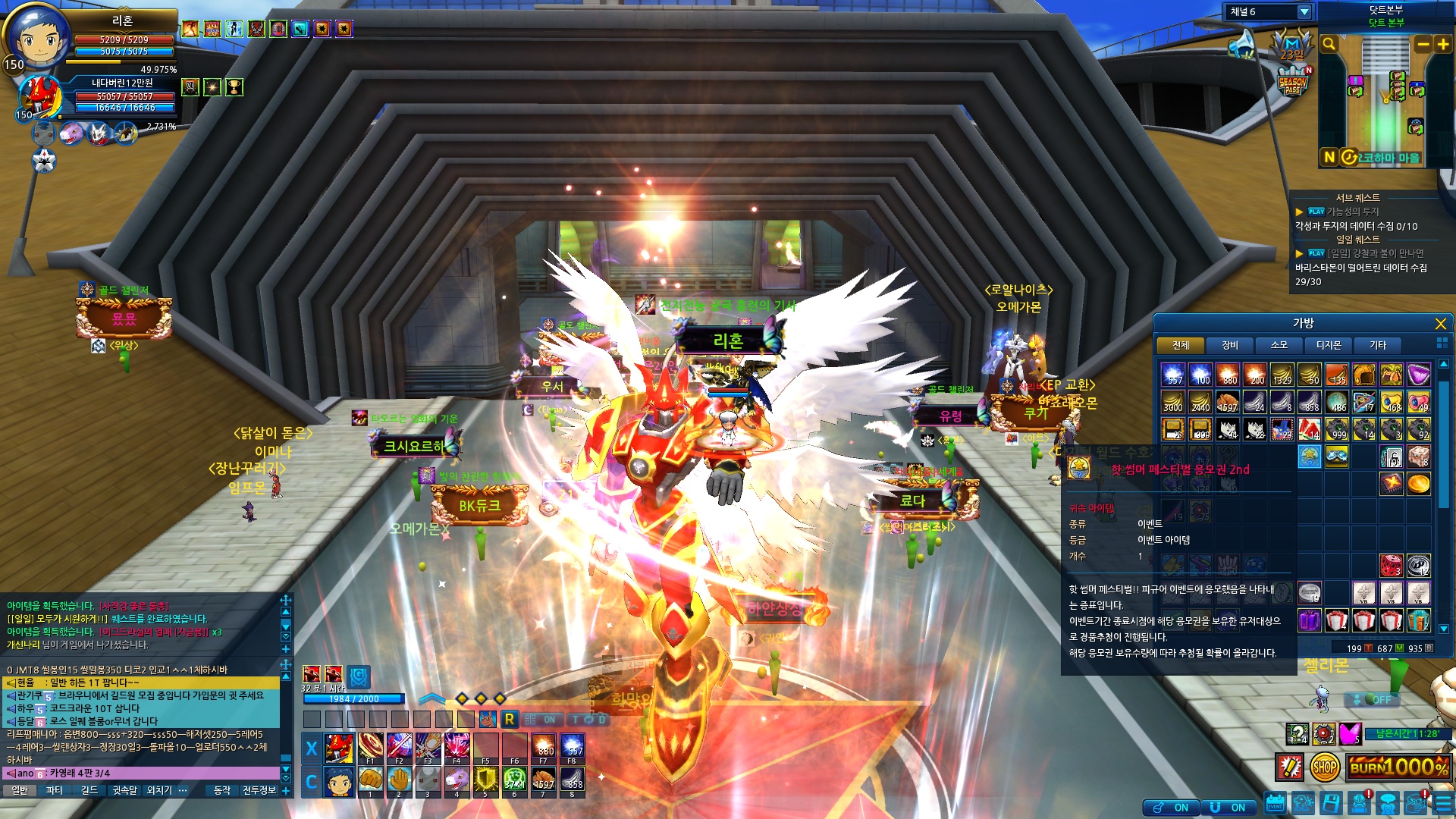Open the Season Pass icon
This screenshot has height=819, width=1456.
pos(1292,82)
